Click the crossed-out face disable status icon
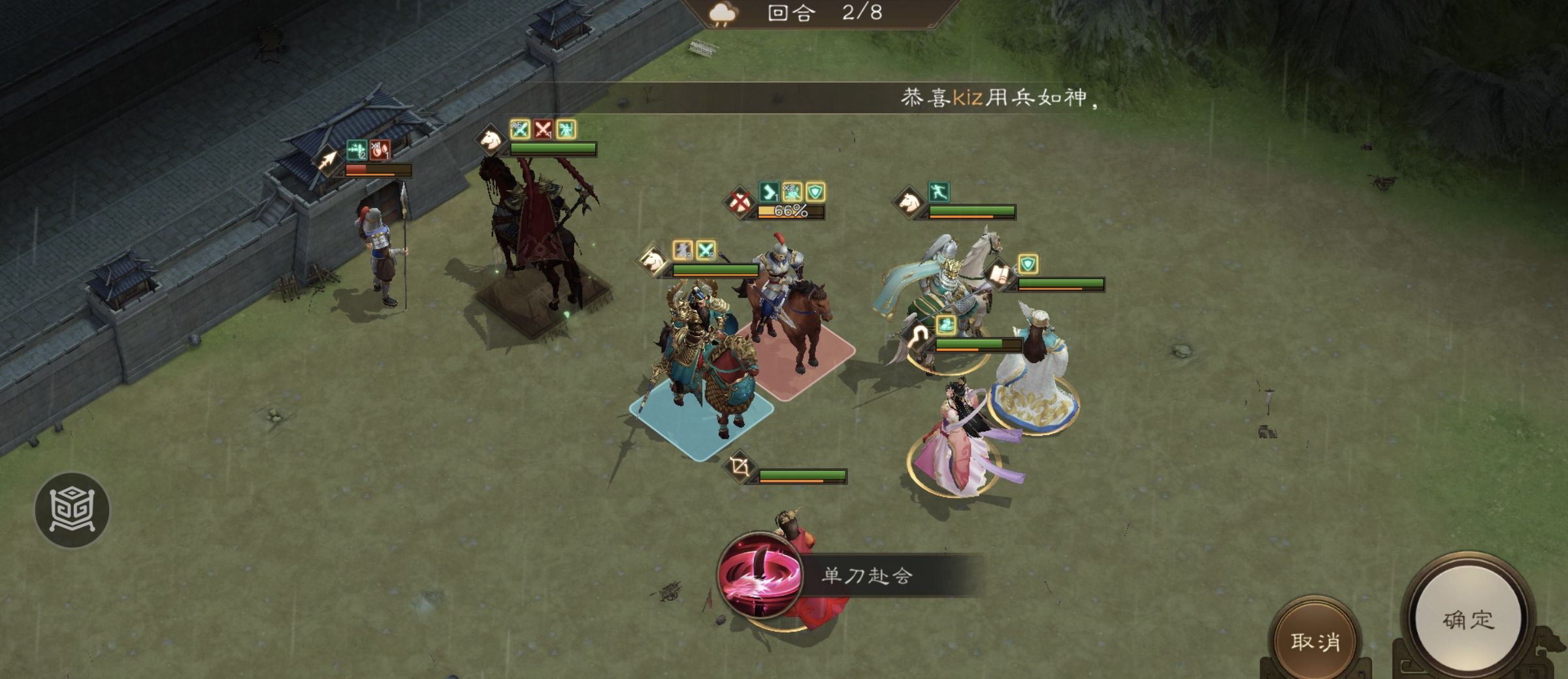This screenshot has width=1568, height=679. [x=740, y=204]
